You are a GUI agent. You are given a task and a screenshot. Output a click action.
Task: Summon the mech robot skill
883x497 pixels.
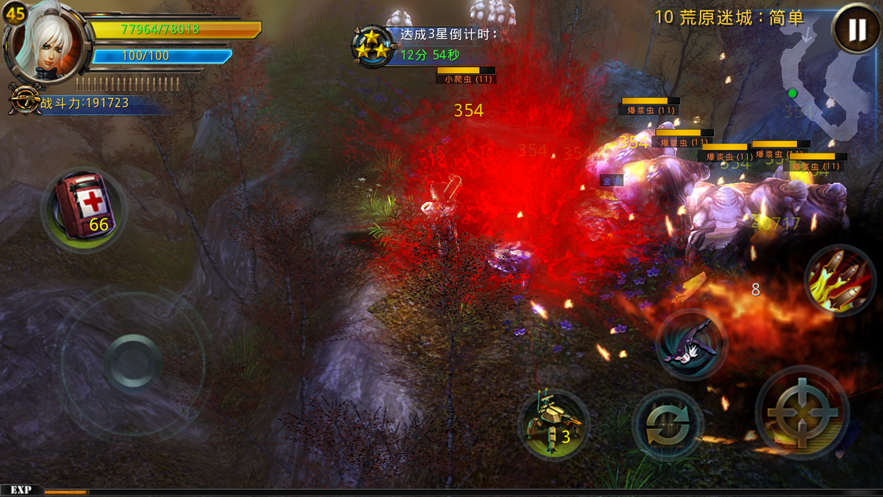553,424
